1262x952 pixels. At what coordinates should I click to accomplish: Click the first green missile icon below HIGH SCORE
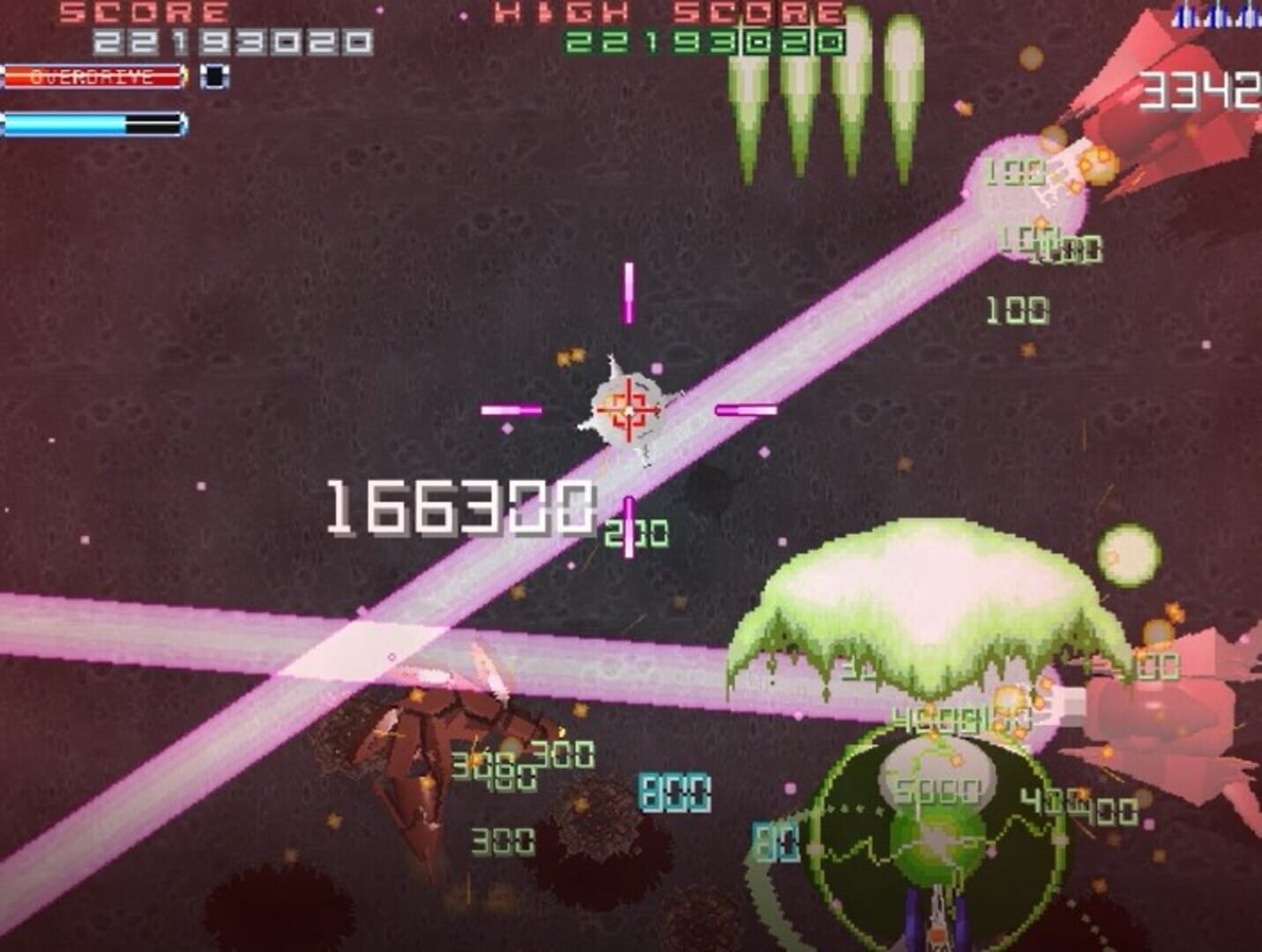pyautogui.click(x=749, y=97)
